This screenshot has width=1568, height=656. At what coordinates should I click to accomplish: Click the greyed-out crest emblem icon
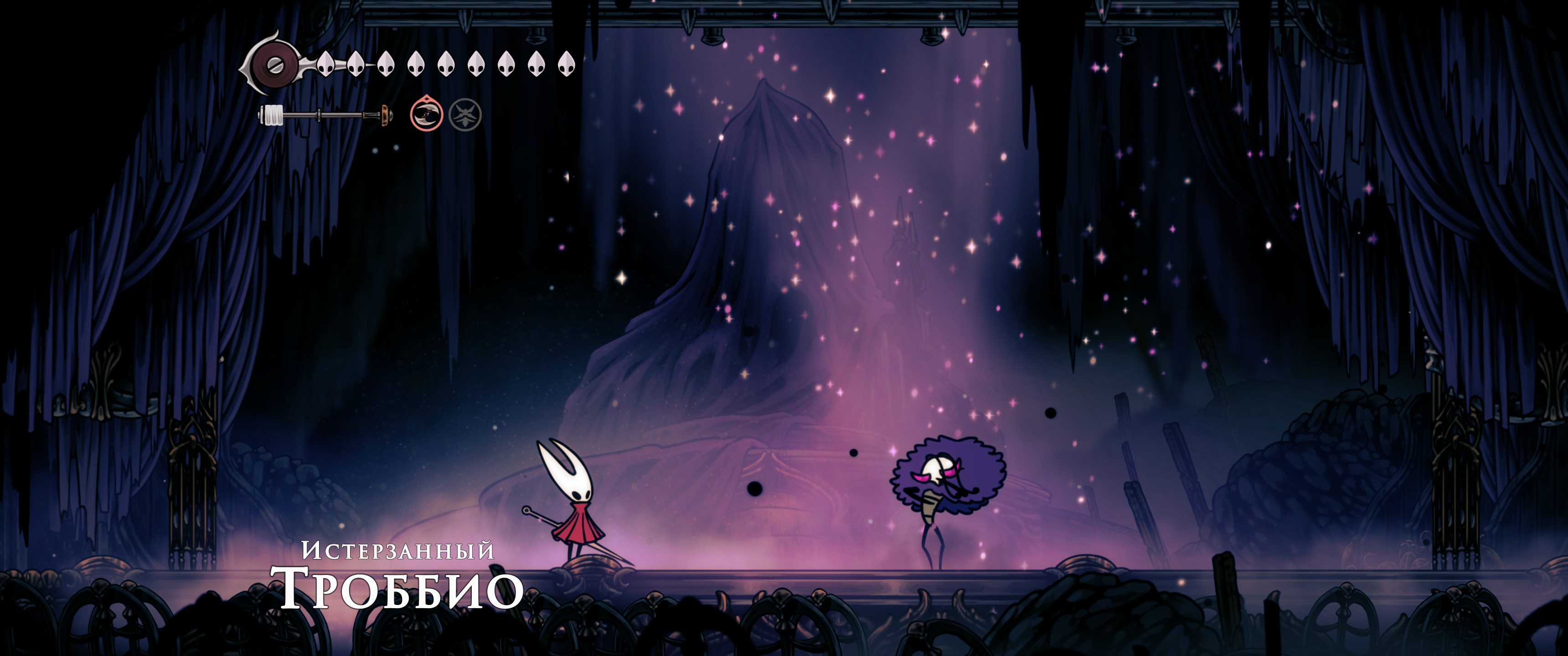[x=465, y=114]
